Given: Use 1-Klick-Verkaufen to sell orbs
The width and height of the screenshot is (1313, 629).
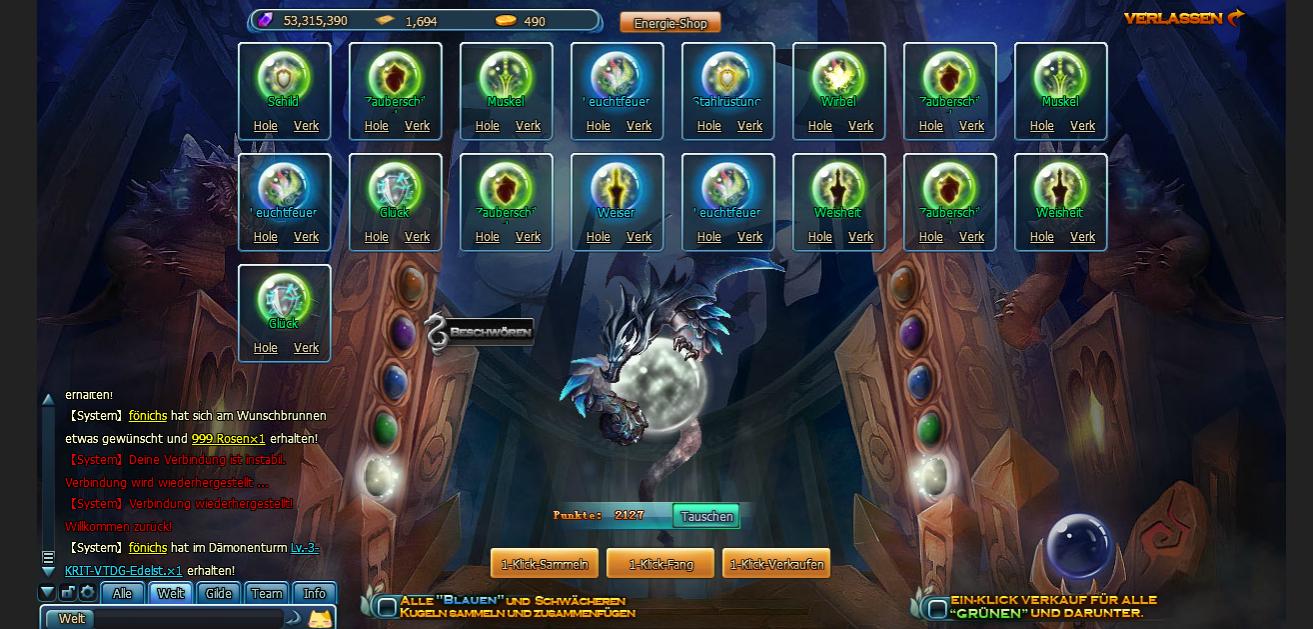Looking at the screenshot, I should pyautogui.click(x=776, y=564).
